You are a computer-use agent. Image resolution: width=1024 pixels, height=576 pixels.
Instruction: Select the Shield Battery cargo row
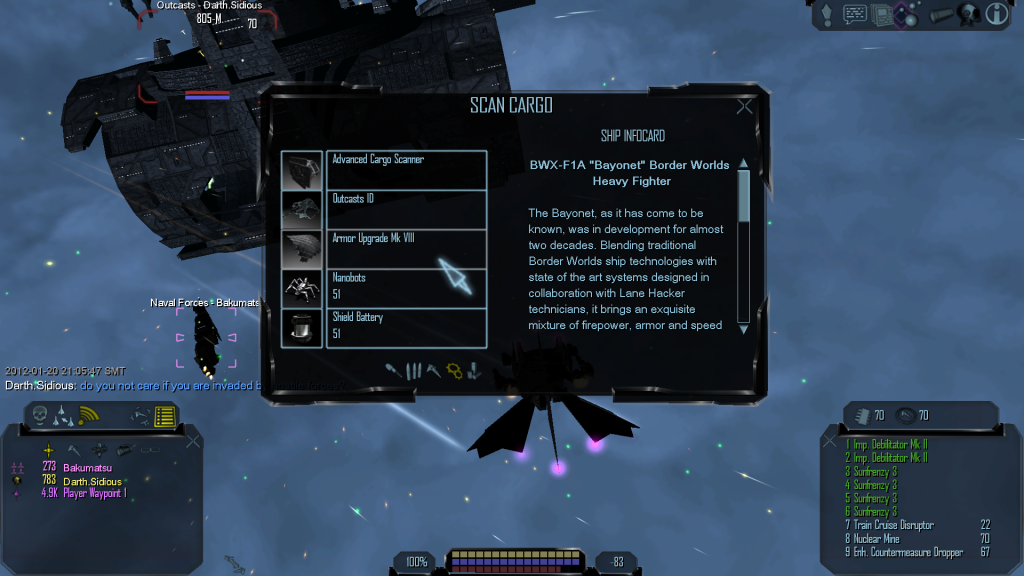406,327
